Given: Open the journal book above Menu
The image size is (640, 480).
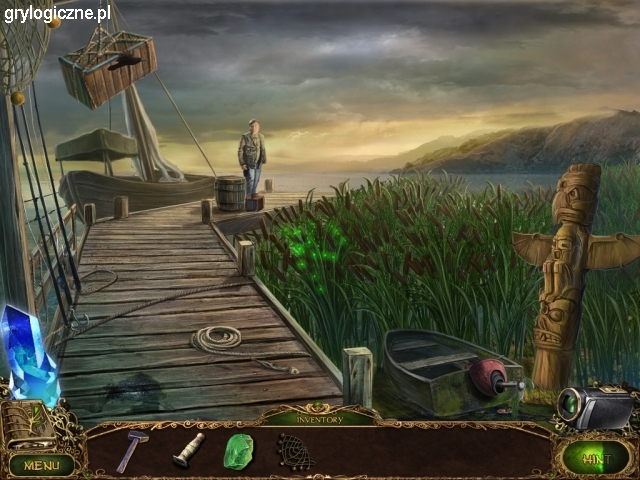Looking at the screenshot, I should click(x=28, y=424).
